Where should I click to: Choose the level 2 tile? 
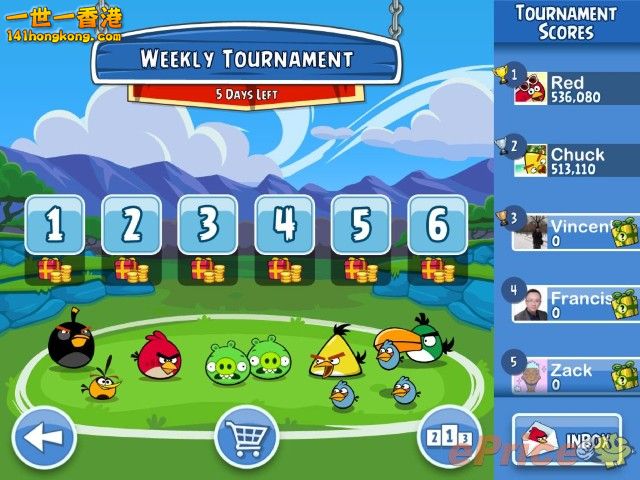(131, 225)
